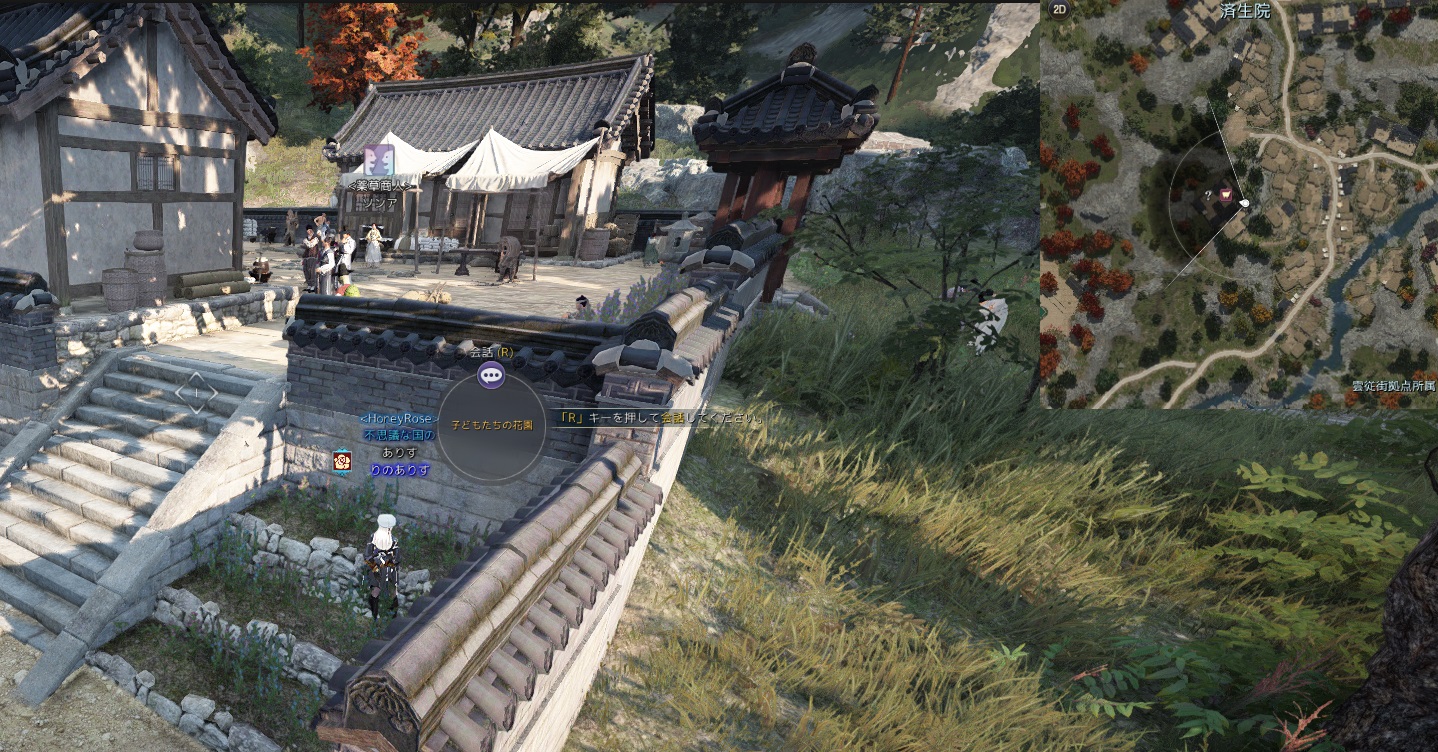Click the herb merchant's purple NPC icon

[x=379, y=160]
